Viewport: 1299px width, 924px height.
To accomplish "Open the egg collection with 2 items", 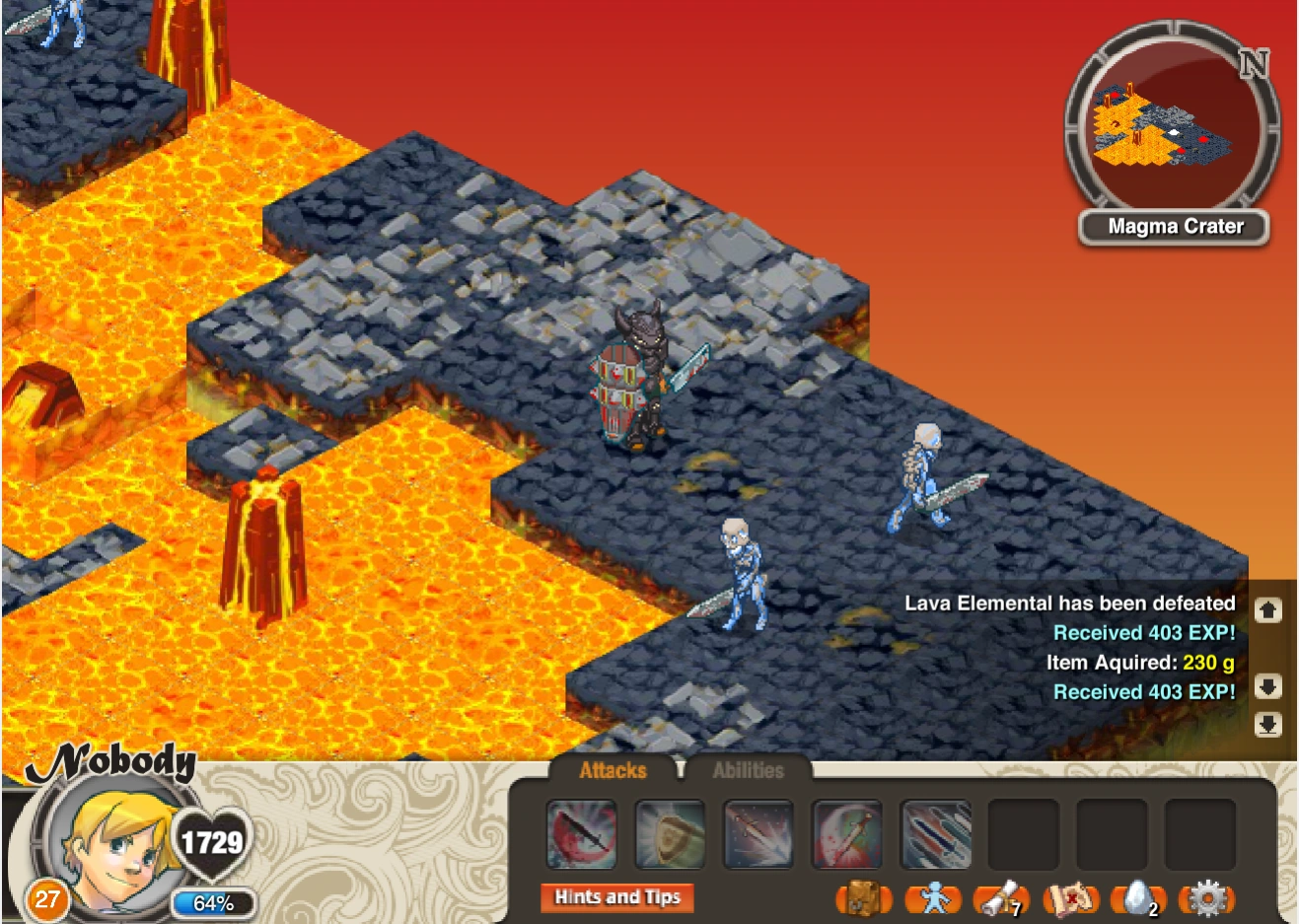I will point(1136,900).
